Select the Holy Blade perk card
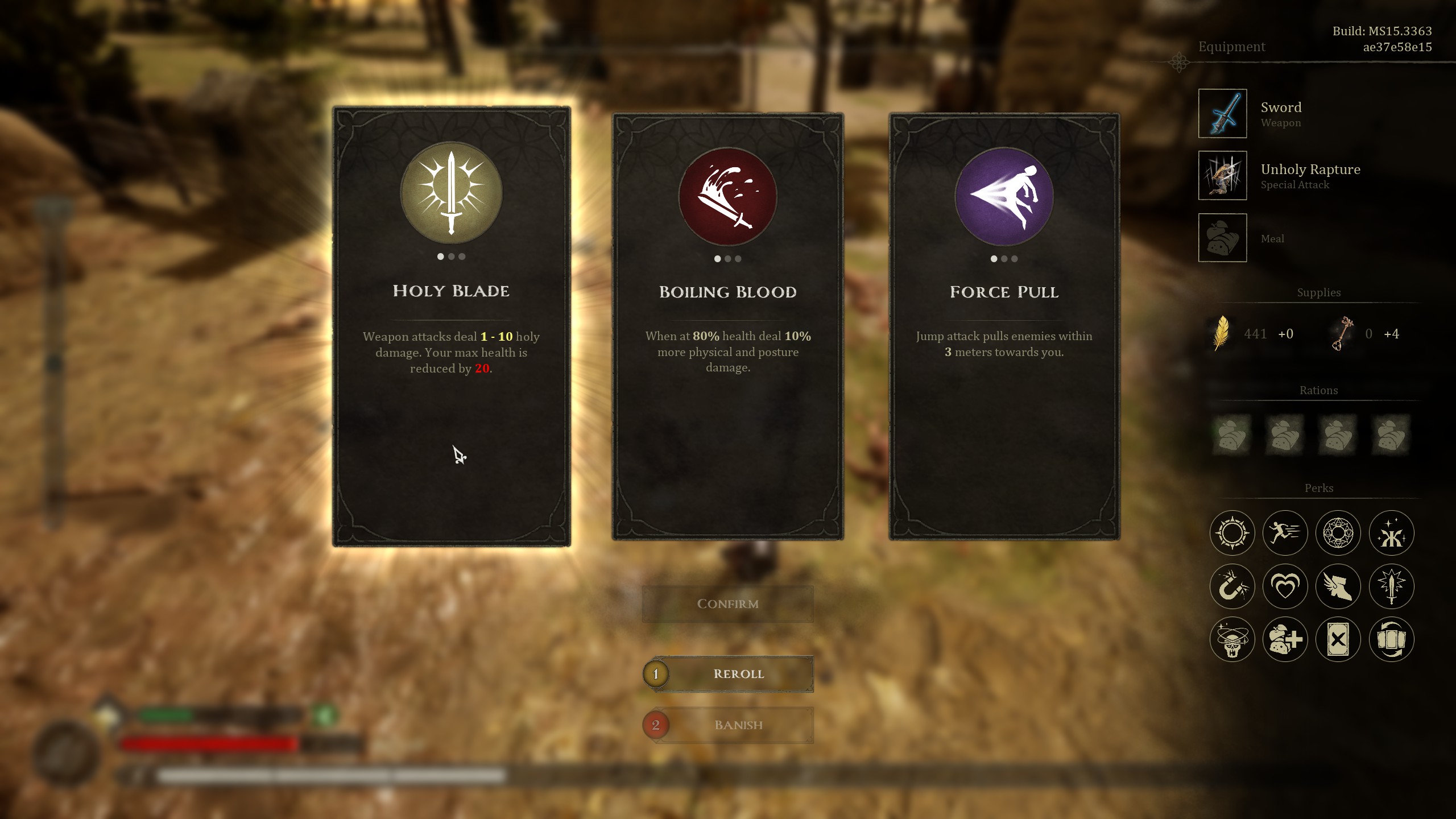This screenshot has height=819, width=1456. 451,326
